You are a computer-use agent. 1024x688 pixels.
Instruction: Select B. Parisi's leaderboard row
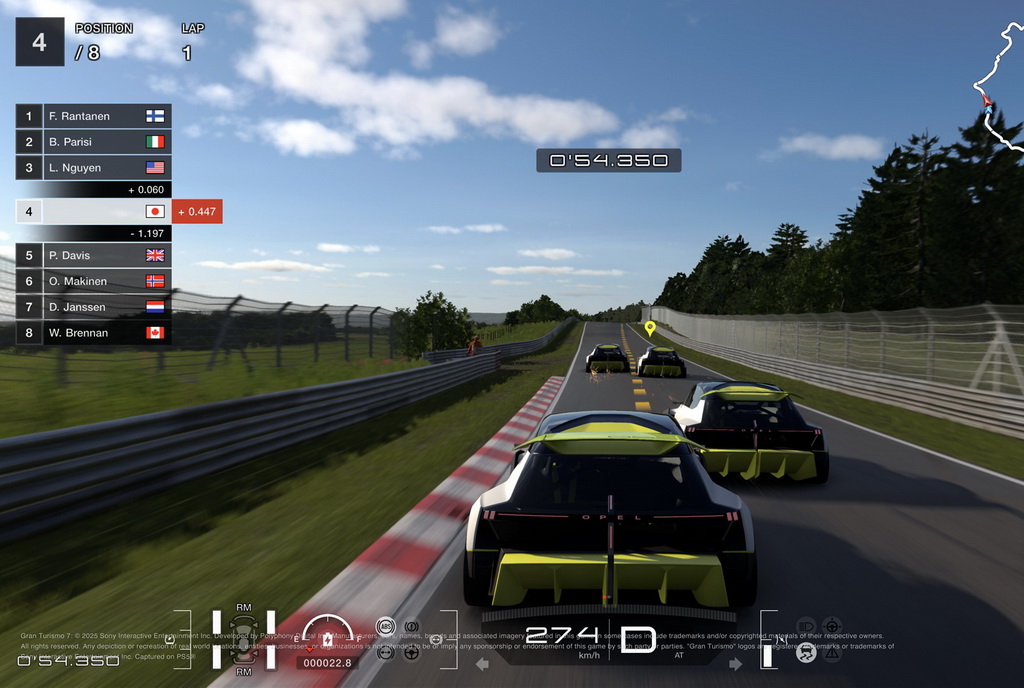coord(94,142)
